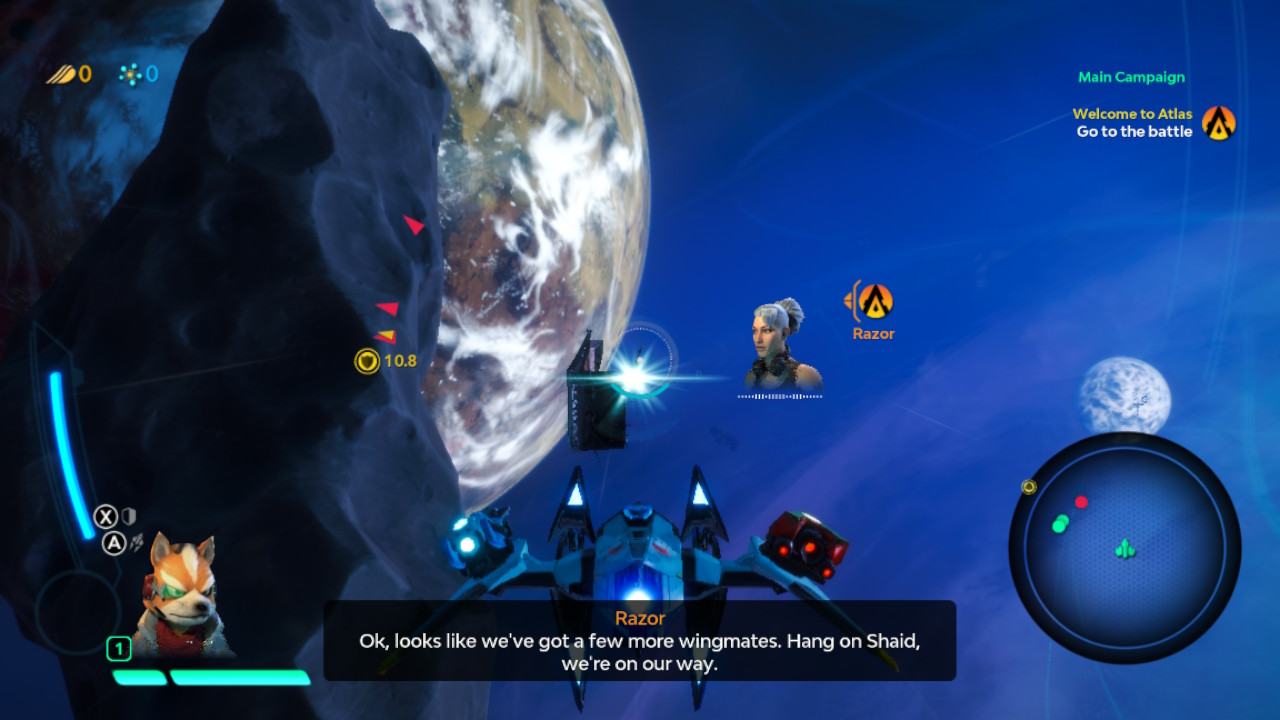Expand the Main Campaign objective tracker
The image size is (1280, 720).
[1131, 77]
